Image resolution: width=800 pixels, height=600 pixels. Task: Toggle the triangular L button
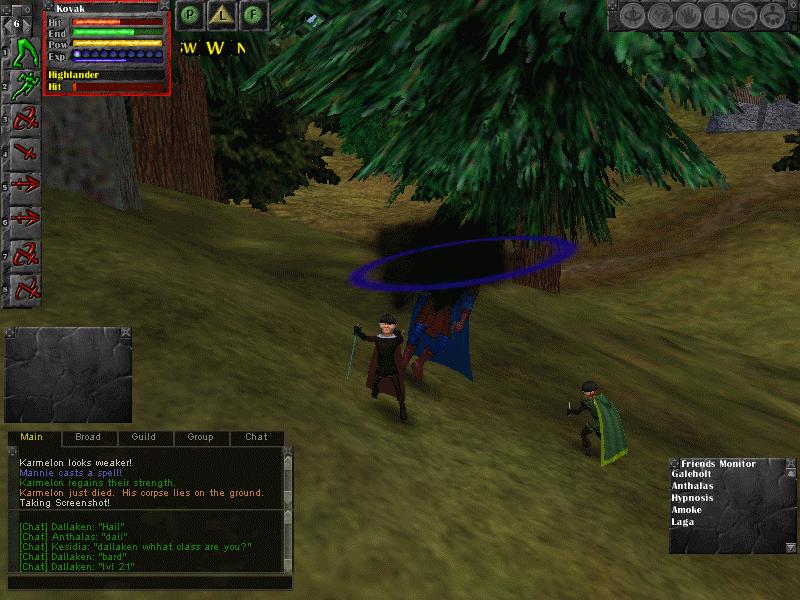(x=222, y=15)
